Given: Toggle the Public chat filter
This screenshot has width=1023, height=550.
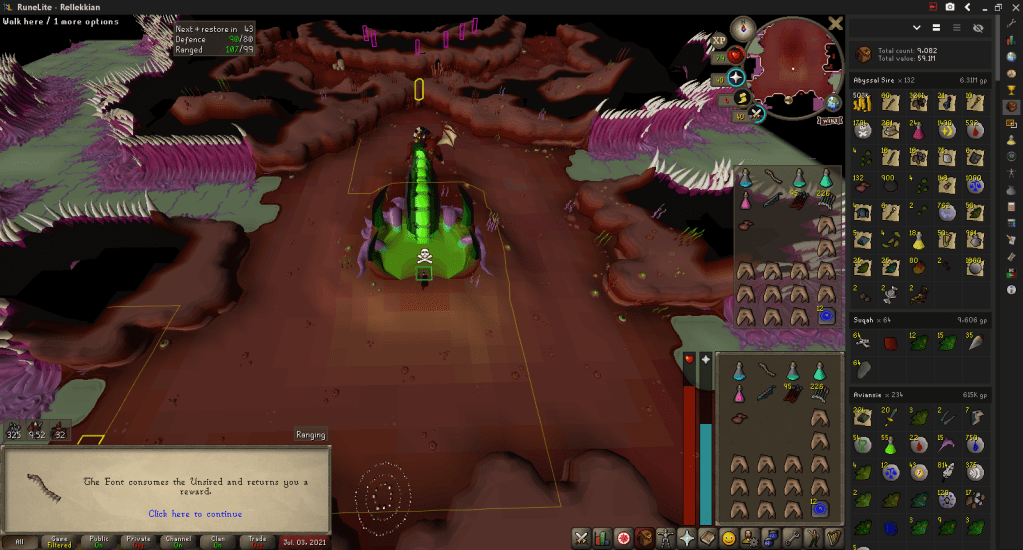Looking at the screenshot, I should [x=98, y=541].
